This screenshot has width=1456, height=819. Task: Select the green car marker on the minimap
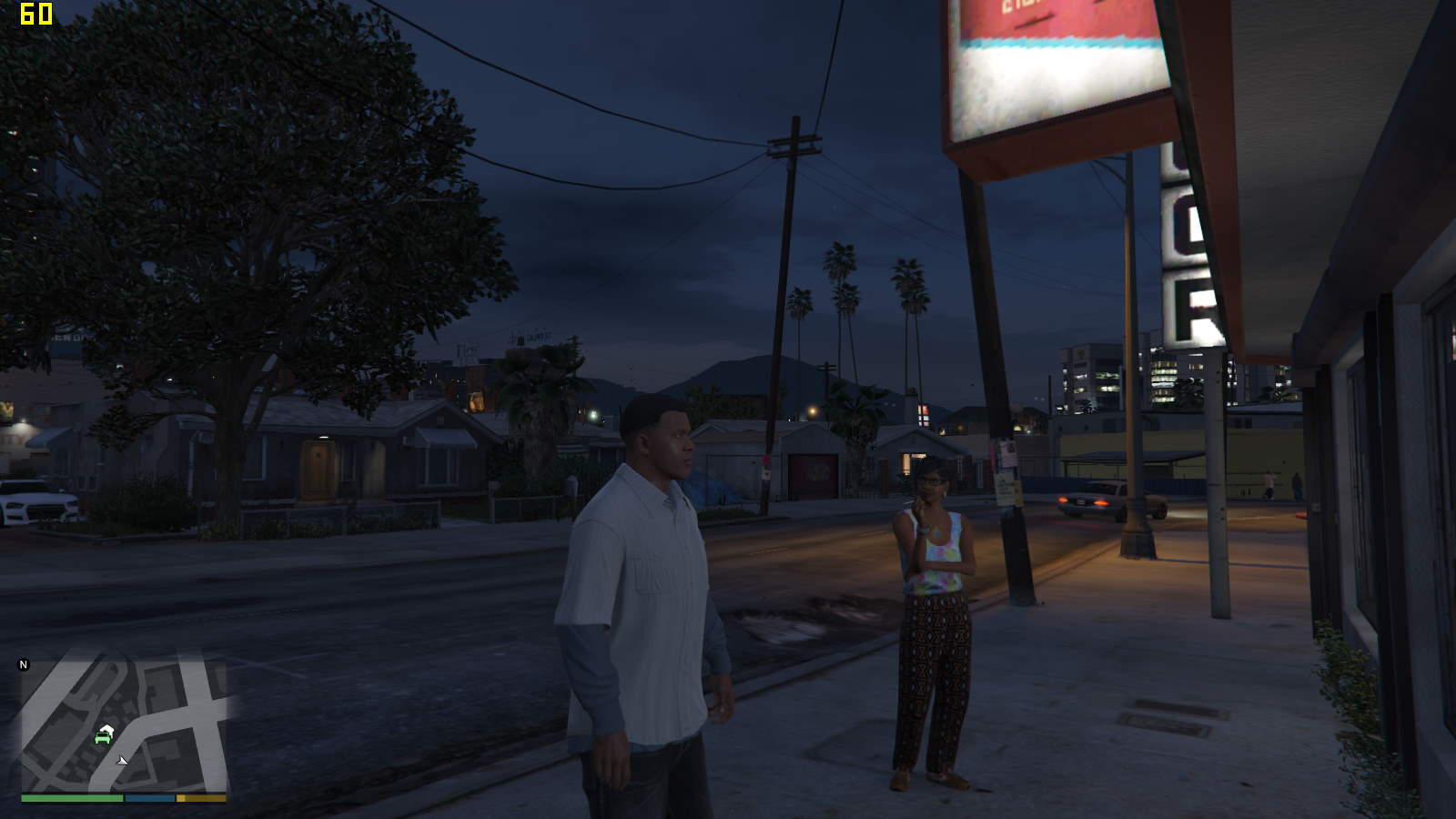point(102,738)
